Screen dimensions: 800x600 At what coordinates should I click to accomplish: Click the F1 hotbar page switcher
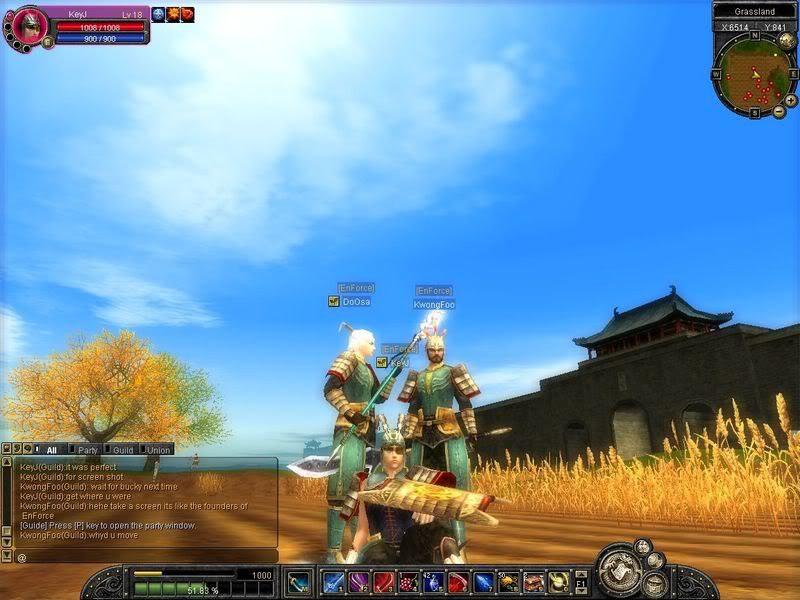tap(581, 582)
